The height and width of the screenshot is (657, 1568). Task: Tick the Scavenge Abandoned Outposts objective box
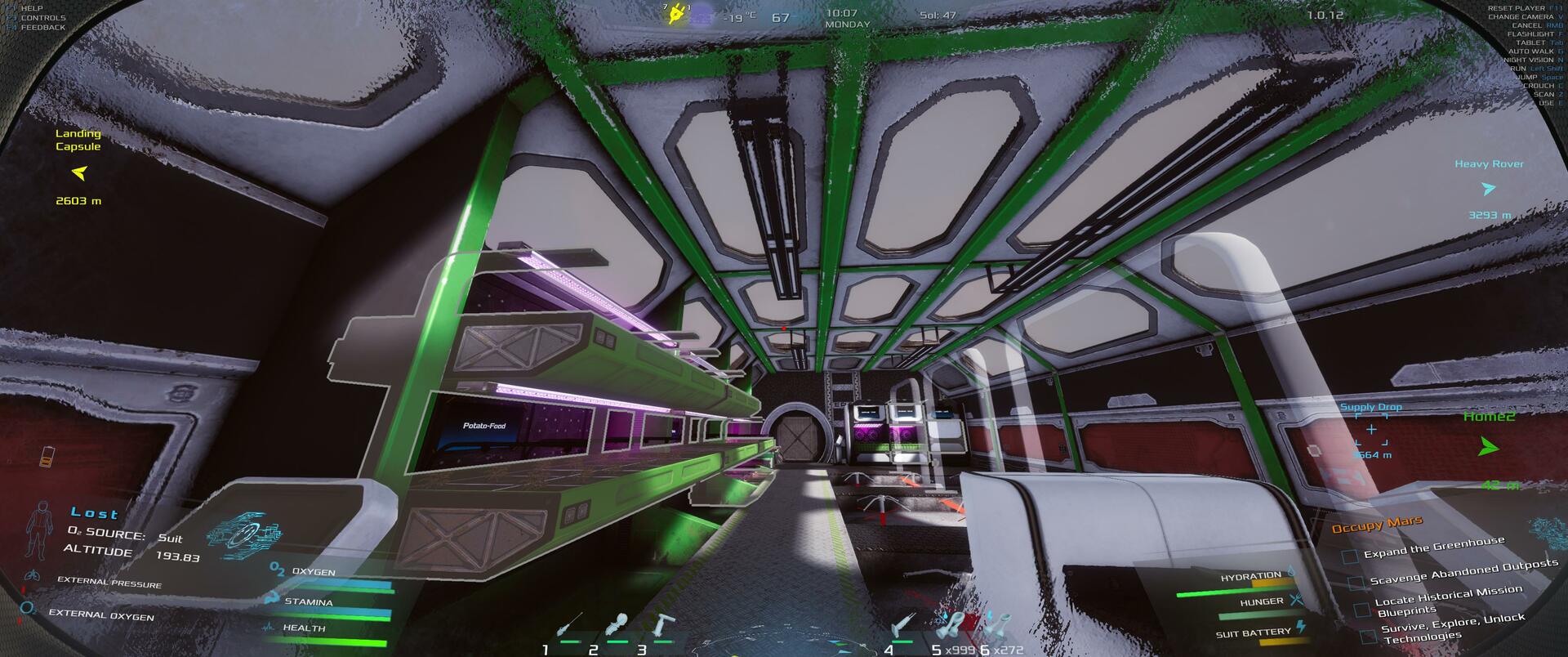tap(1356, 583)
